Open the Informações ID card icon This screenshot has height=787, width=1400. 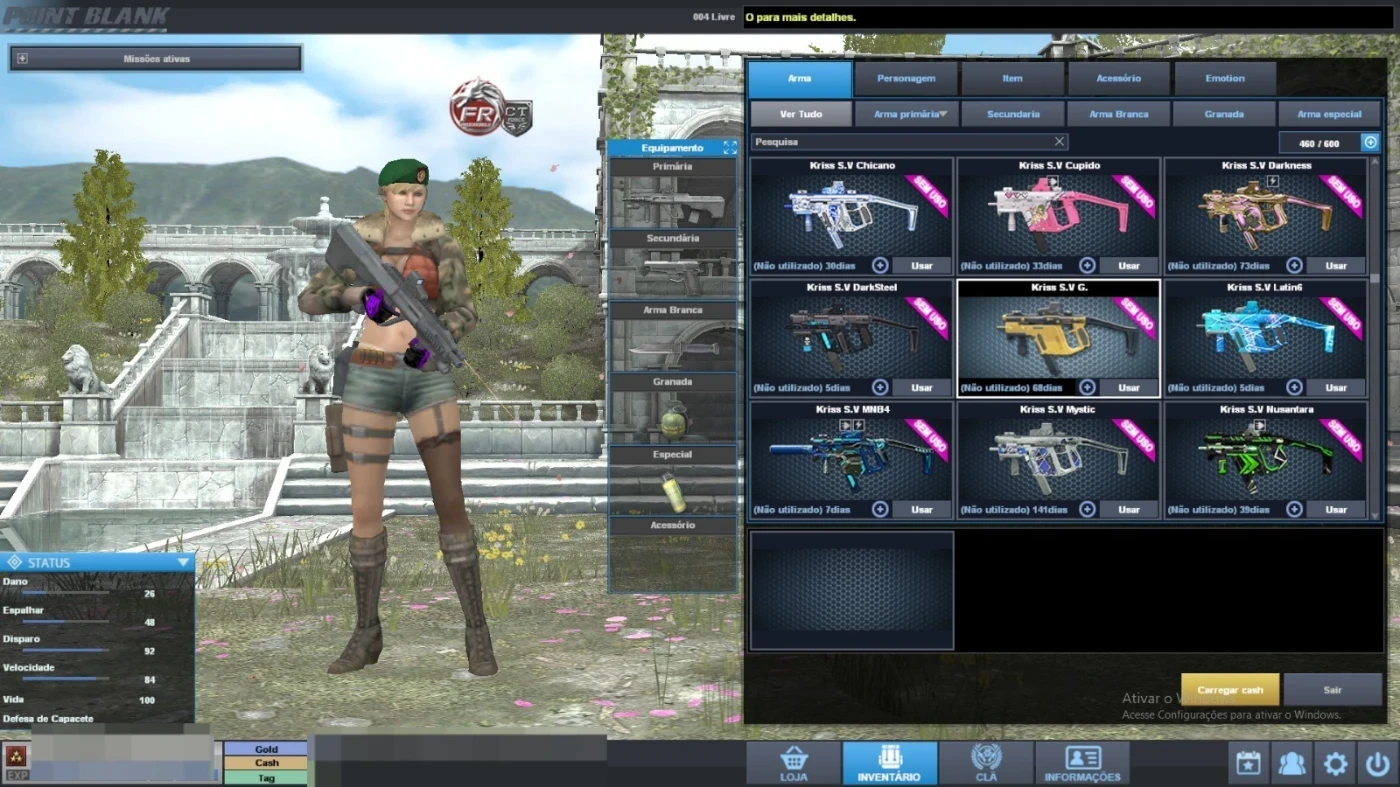point(1081,761)
